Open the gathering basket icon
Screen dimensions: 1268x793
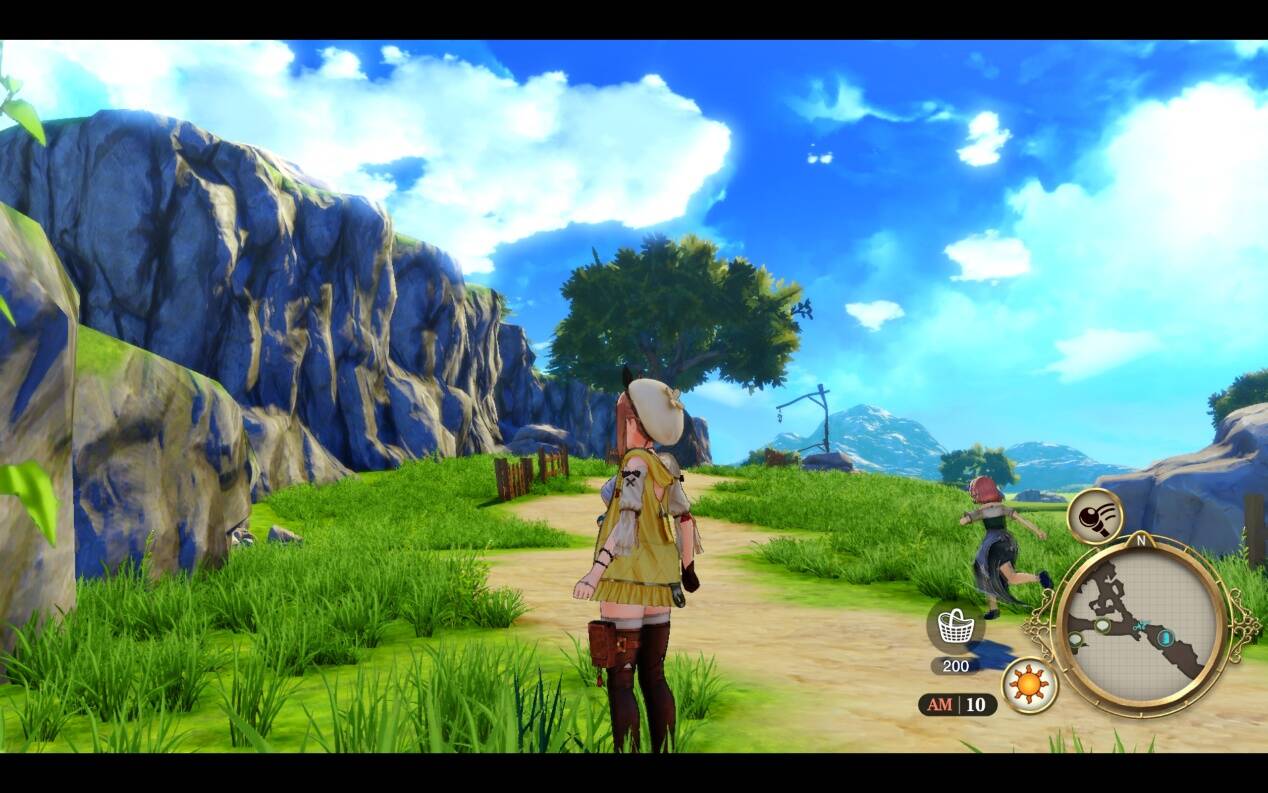[956, 627]
